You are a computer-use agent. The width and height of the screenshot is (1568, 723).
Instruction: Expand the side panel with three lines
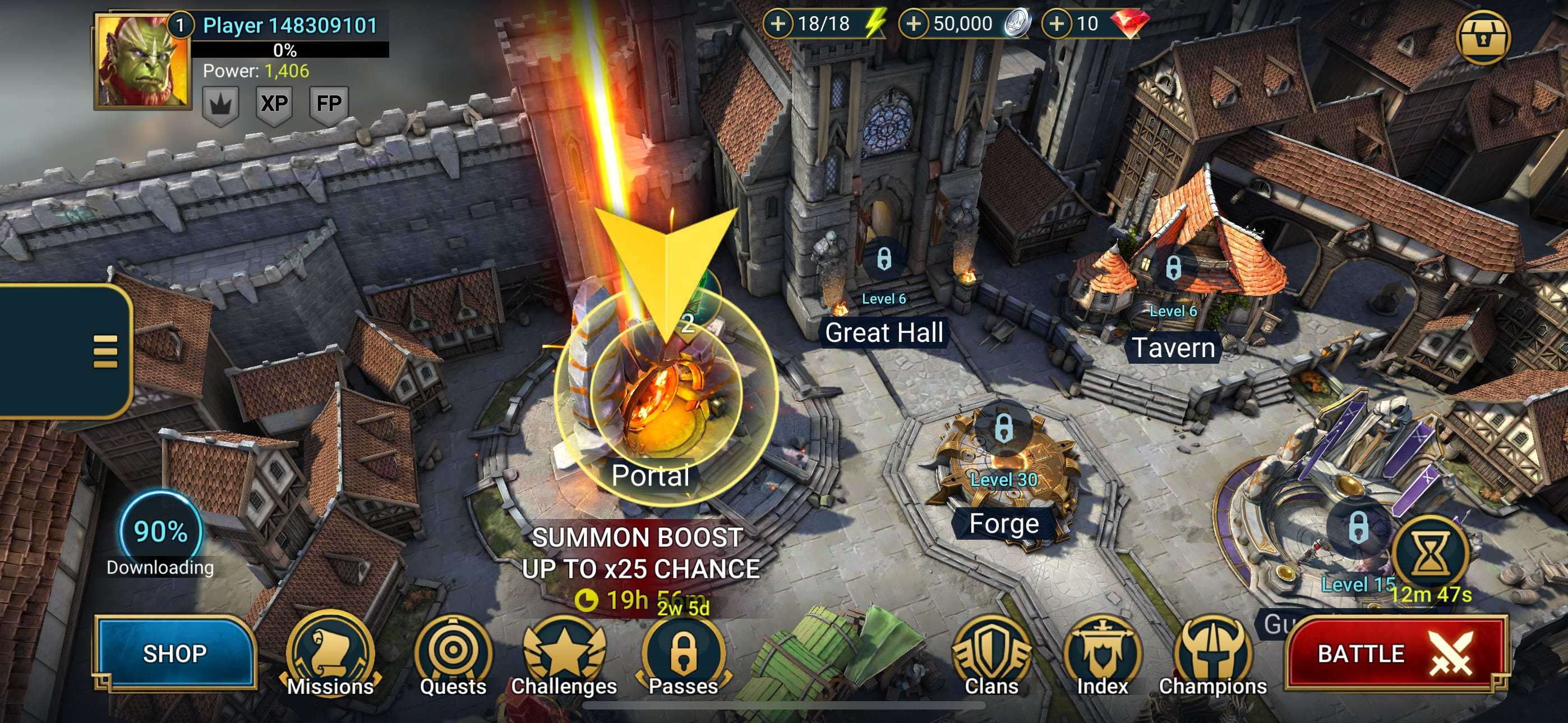pyautogui.click(x=105, y=351)
